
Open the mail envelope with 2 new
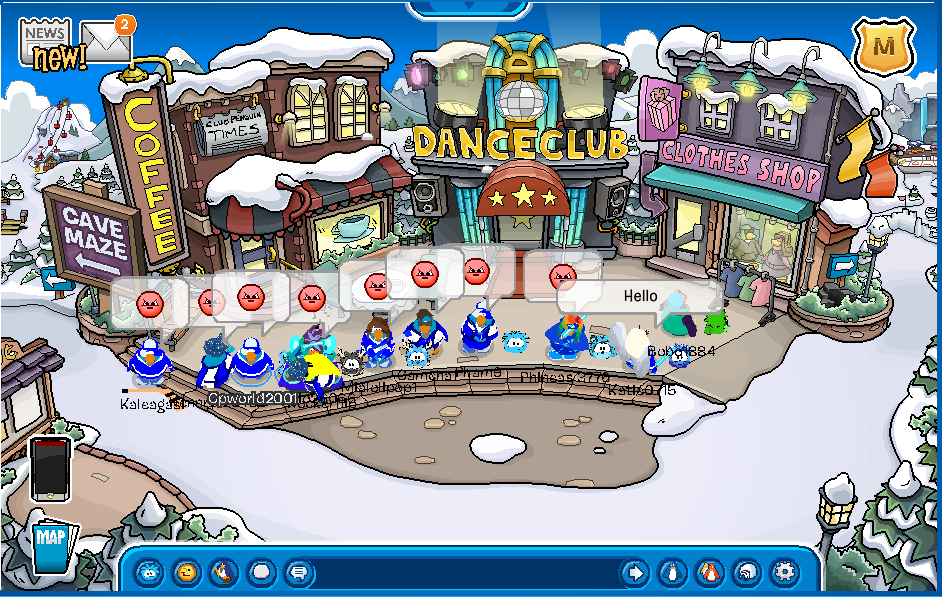(x=106, y=41)
